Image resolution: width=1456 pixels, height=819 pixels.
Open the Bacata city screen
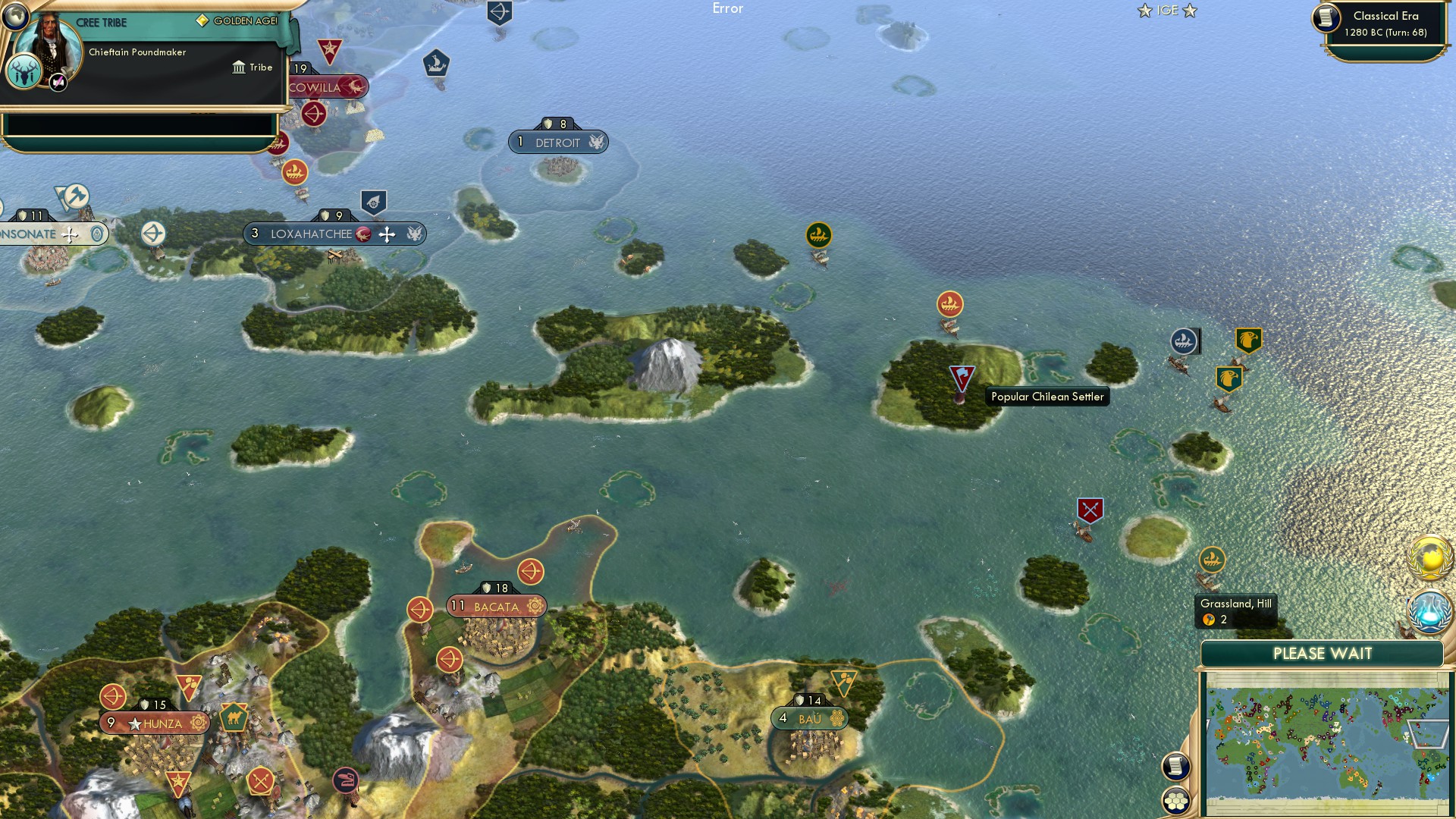click(495, 606)
